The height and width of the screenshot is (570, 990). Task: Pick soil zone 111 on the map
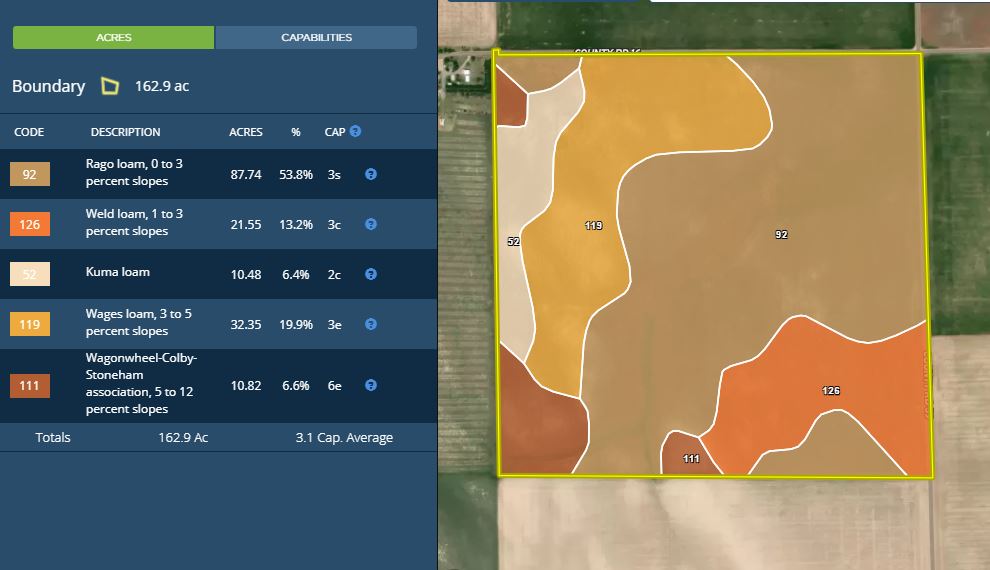point(691,458)
